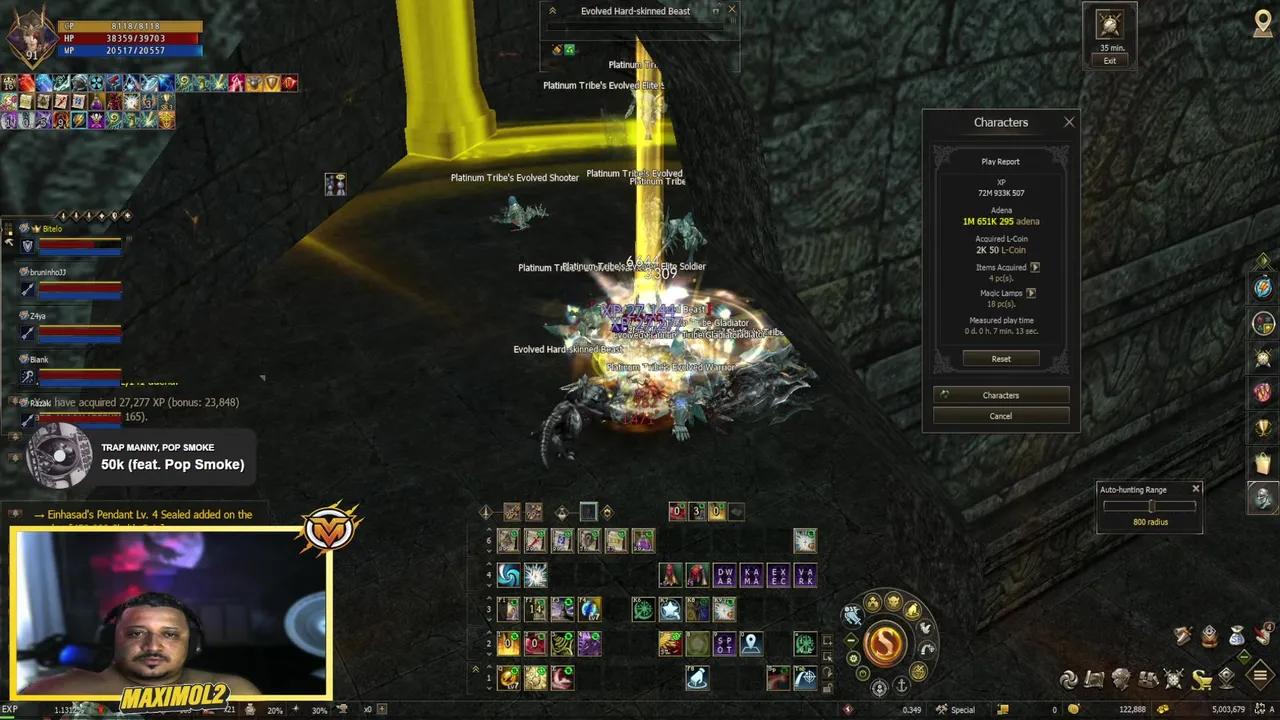The image size is (1280, 720).
Task: Collapse the radial menu with the minus diamond
Action: click(x=852, y=640)
